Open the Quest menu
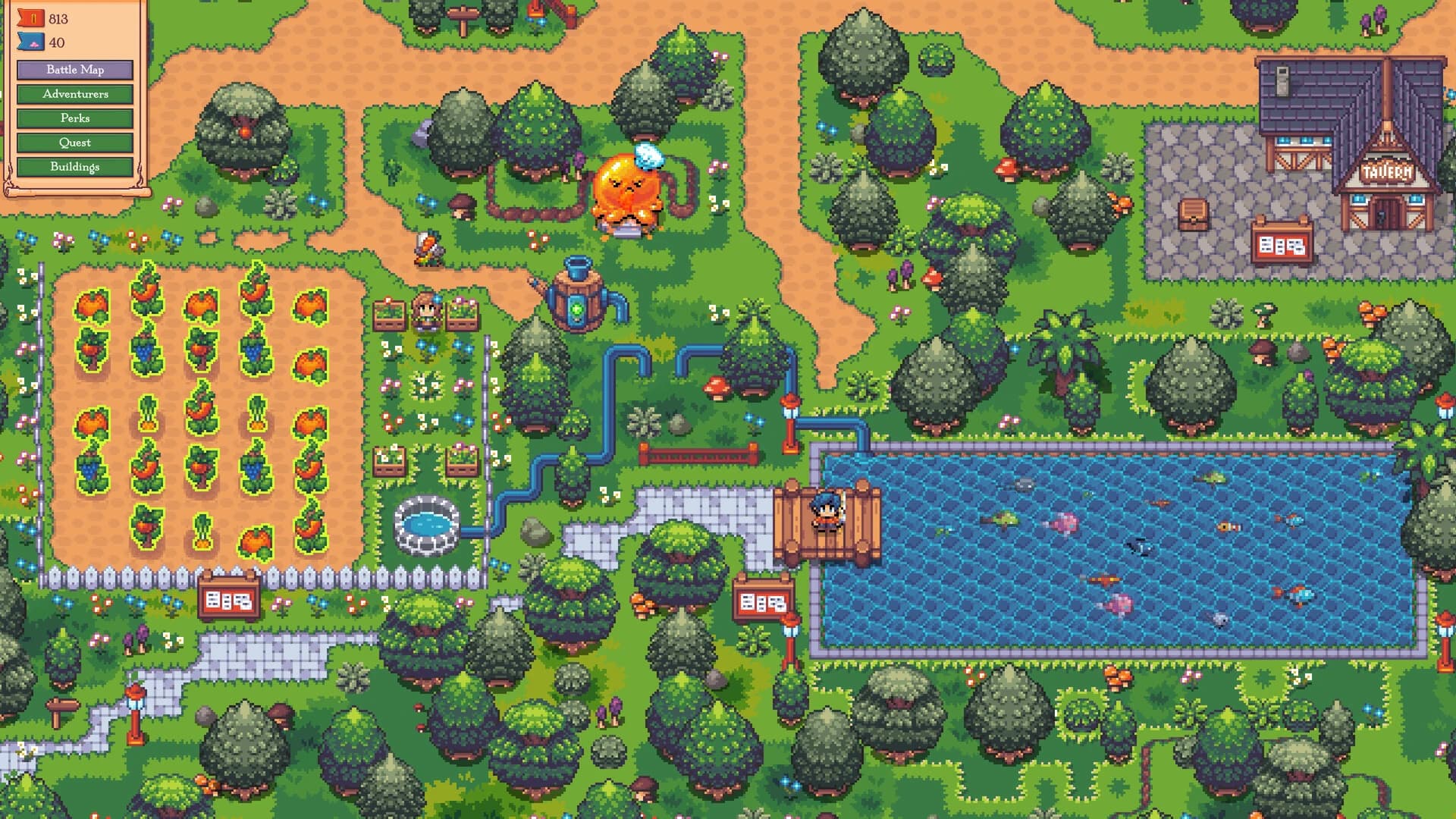 [x=75, y=143]
